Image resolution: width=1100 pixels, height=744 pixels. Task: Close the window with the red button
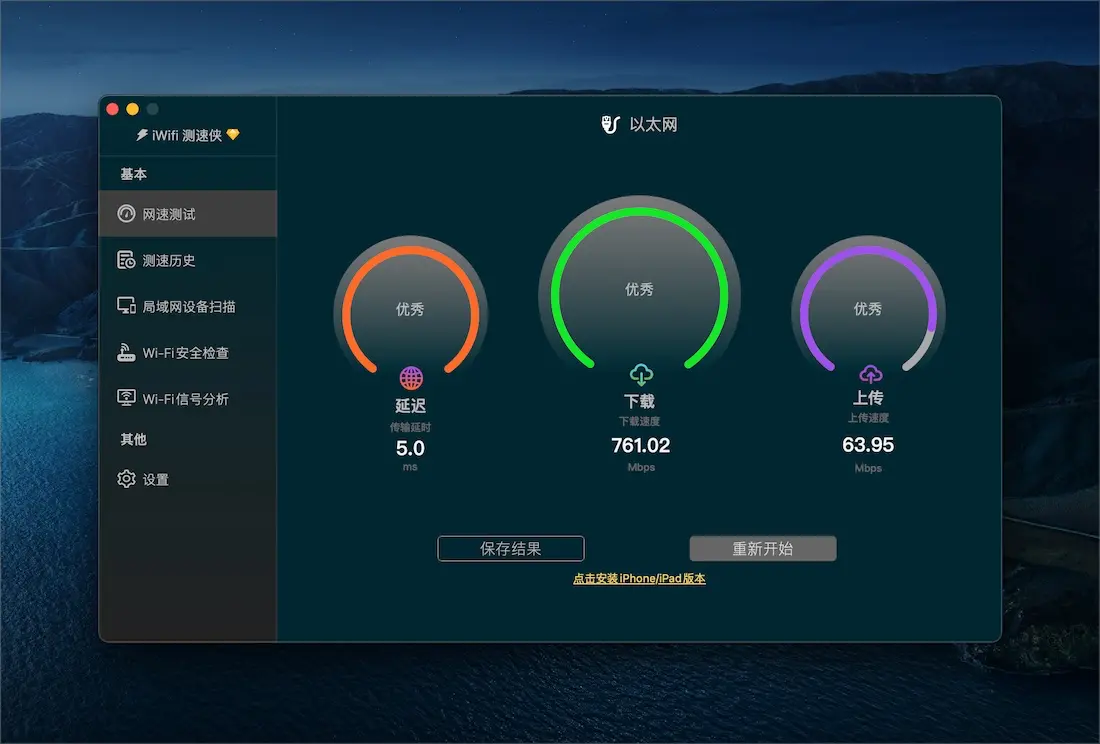[x=112, y=109]
